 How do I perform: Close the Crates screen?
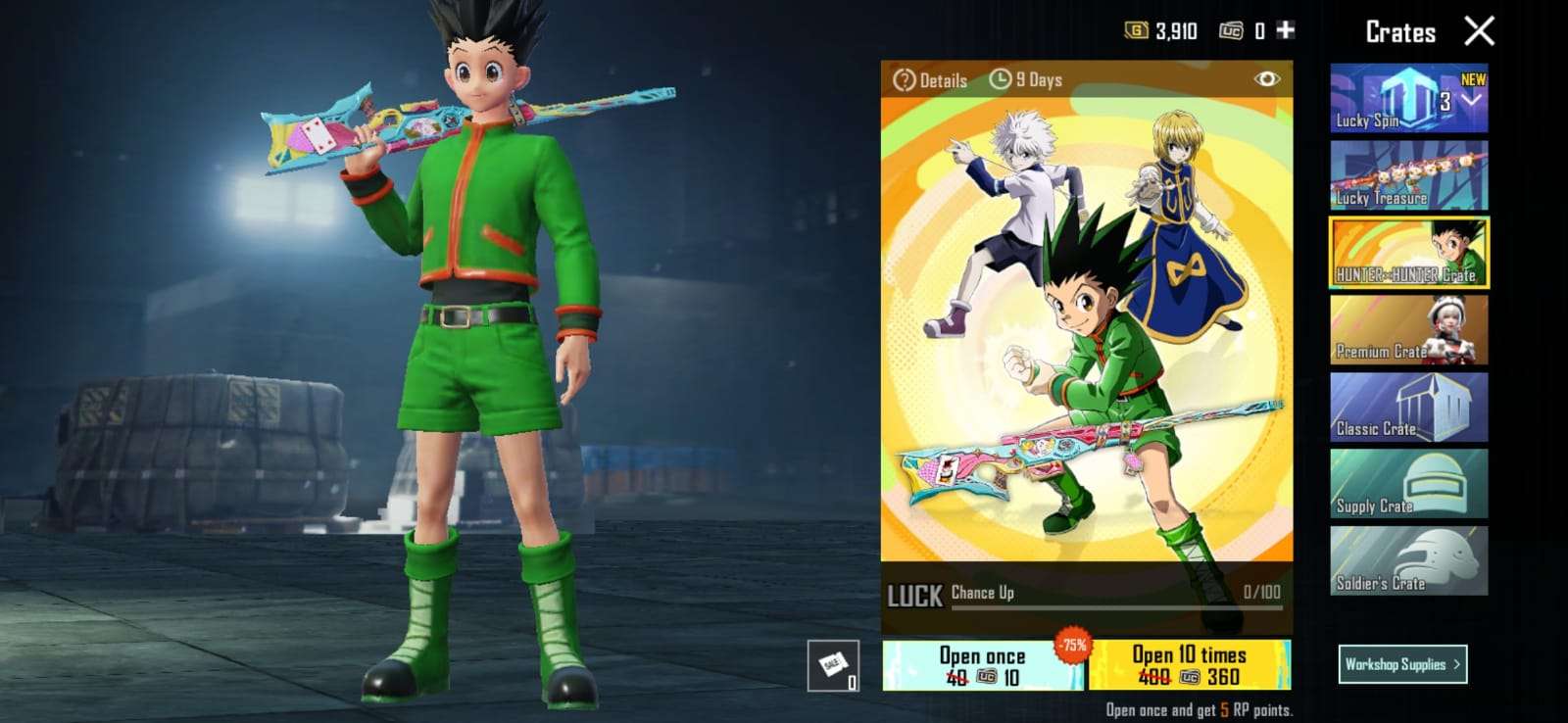(1479, 31)
